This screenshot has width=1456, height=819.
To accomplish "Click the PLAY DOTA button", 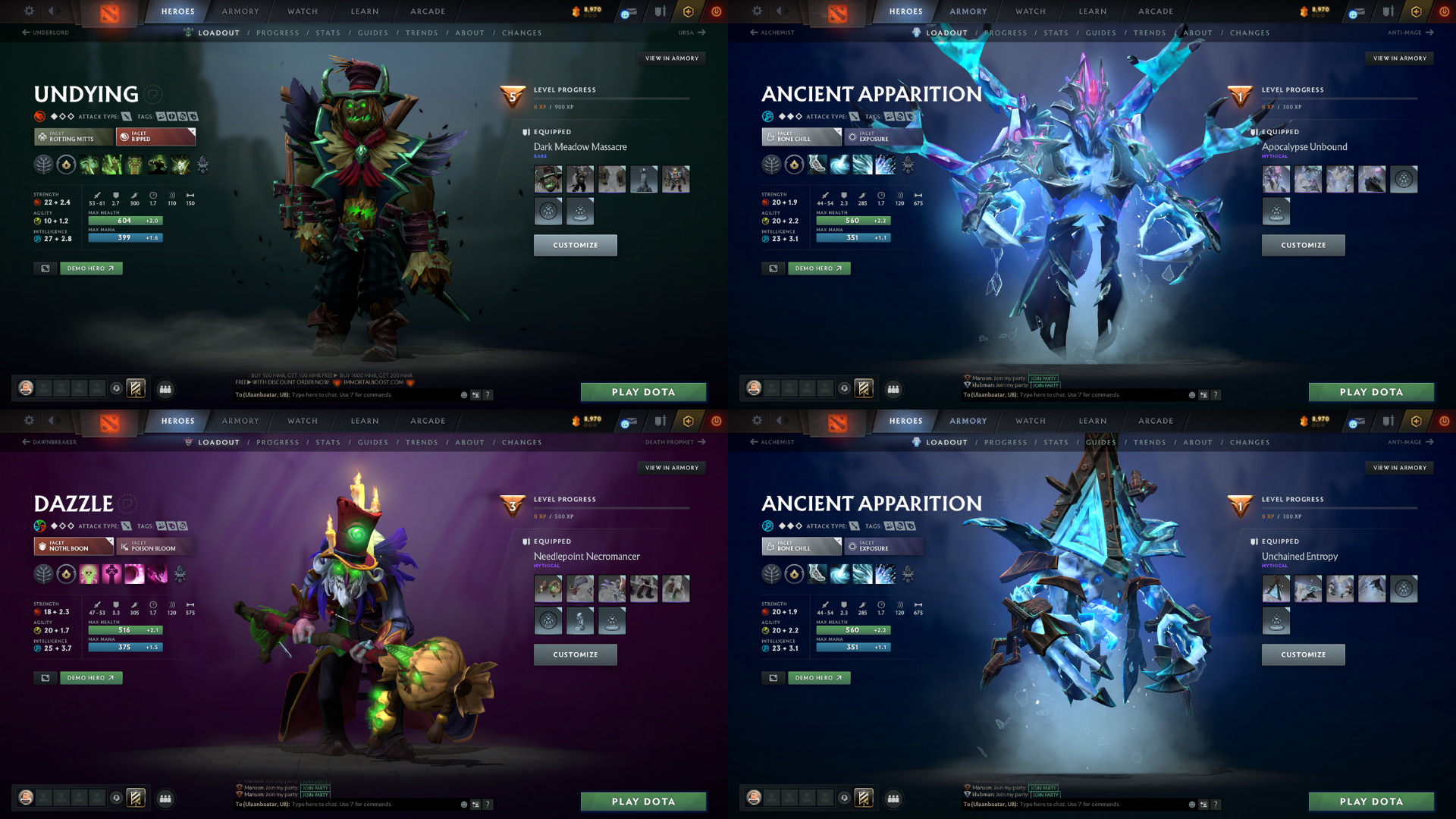I will 643,392.
